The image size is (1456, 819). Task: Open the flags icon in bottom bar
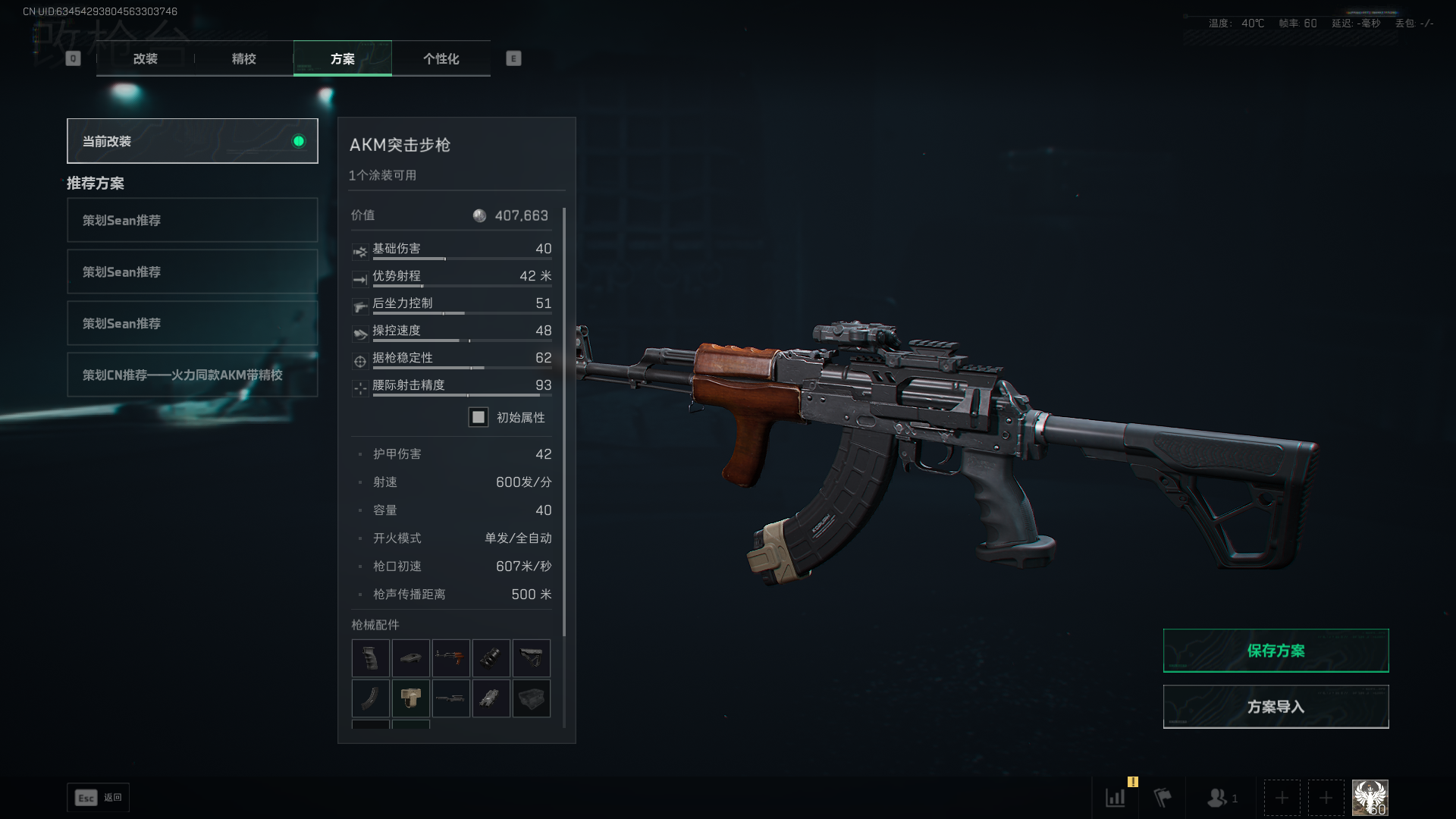(x=1162, y=798)
